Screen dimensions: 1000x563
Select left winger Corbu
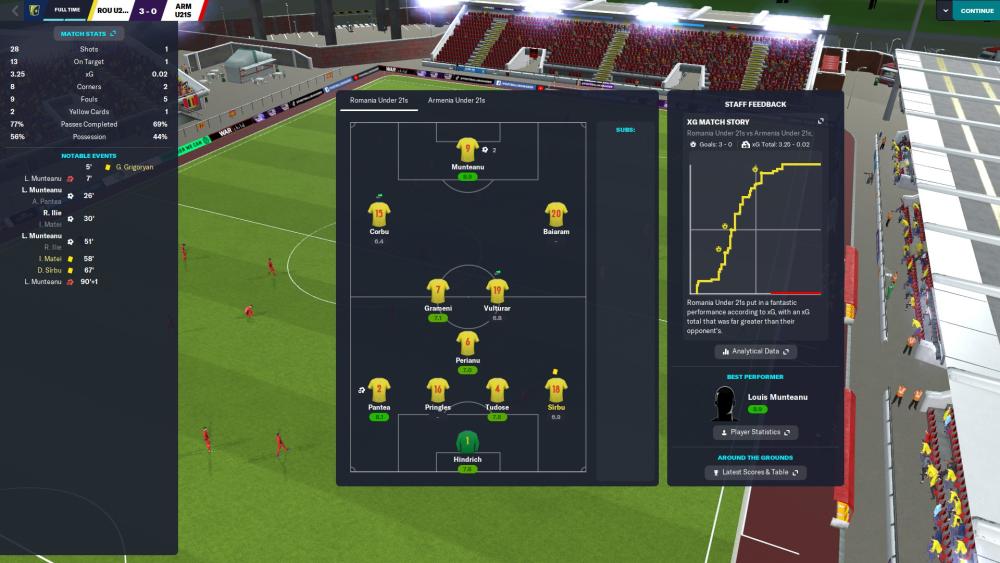pos(379,214)
